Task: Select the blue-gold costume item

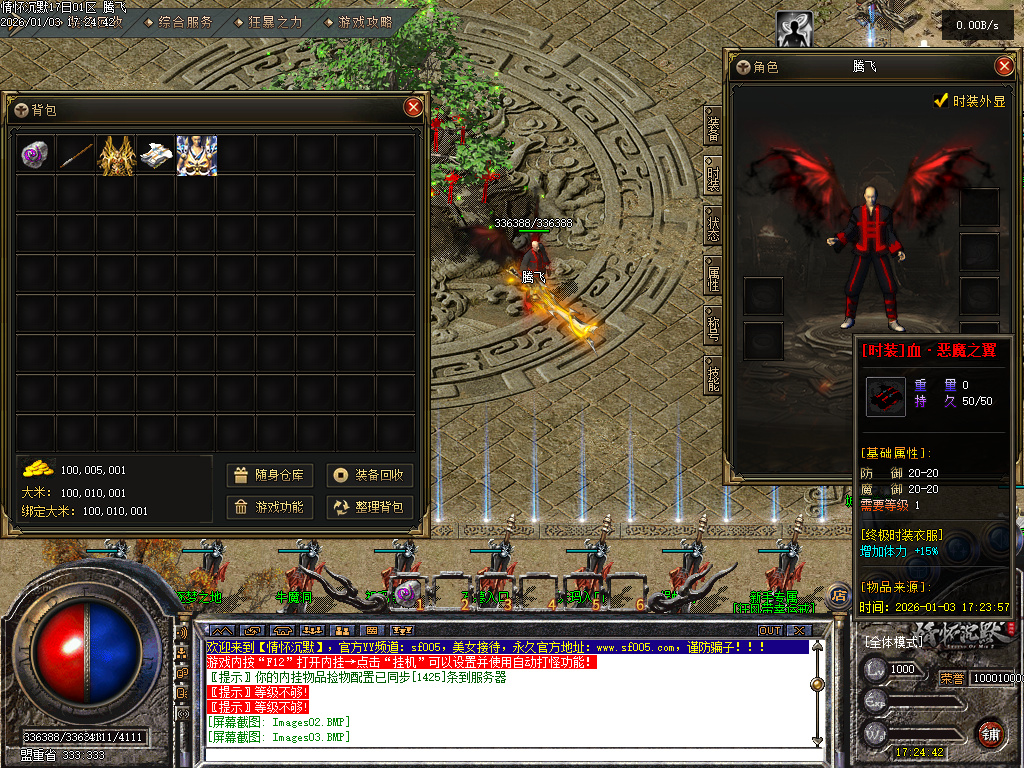Action: [x=196, y=155]
